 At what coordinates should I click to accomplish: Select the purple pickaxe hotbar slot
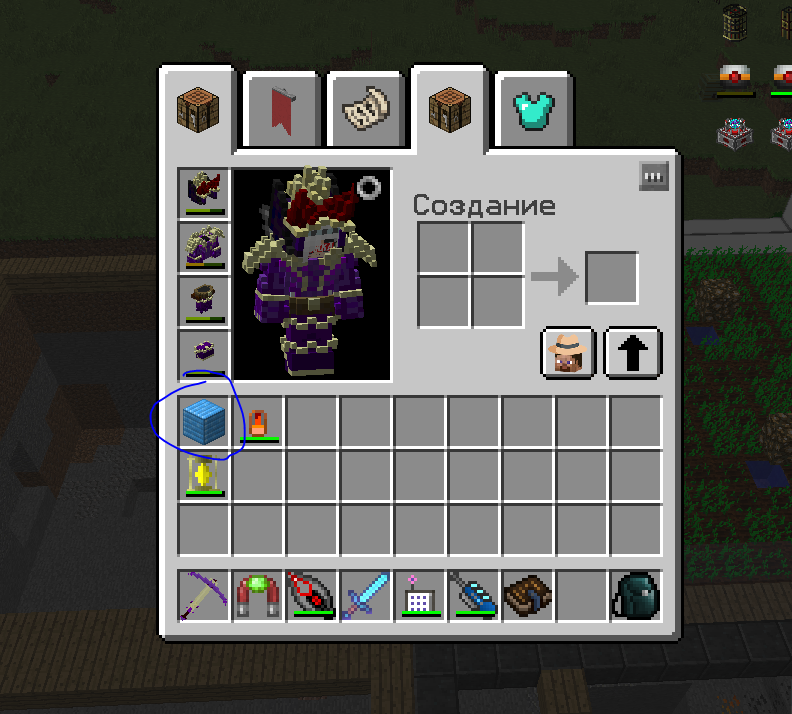(x=205, y=595)
